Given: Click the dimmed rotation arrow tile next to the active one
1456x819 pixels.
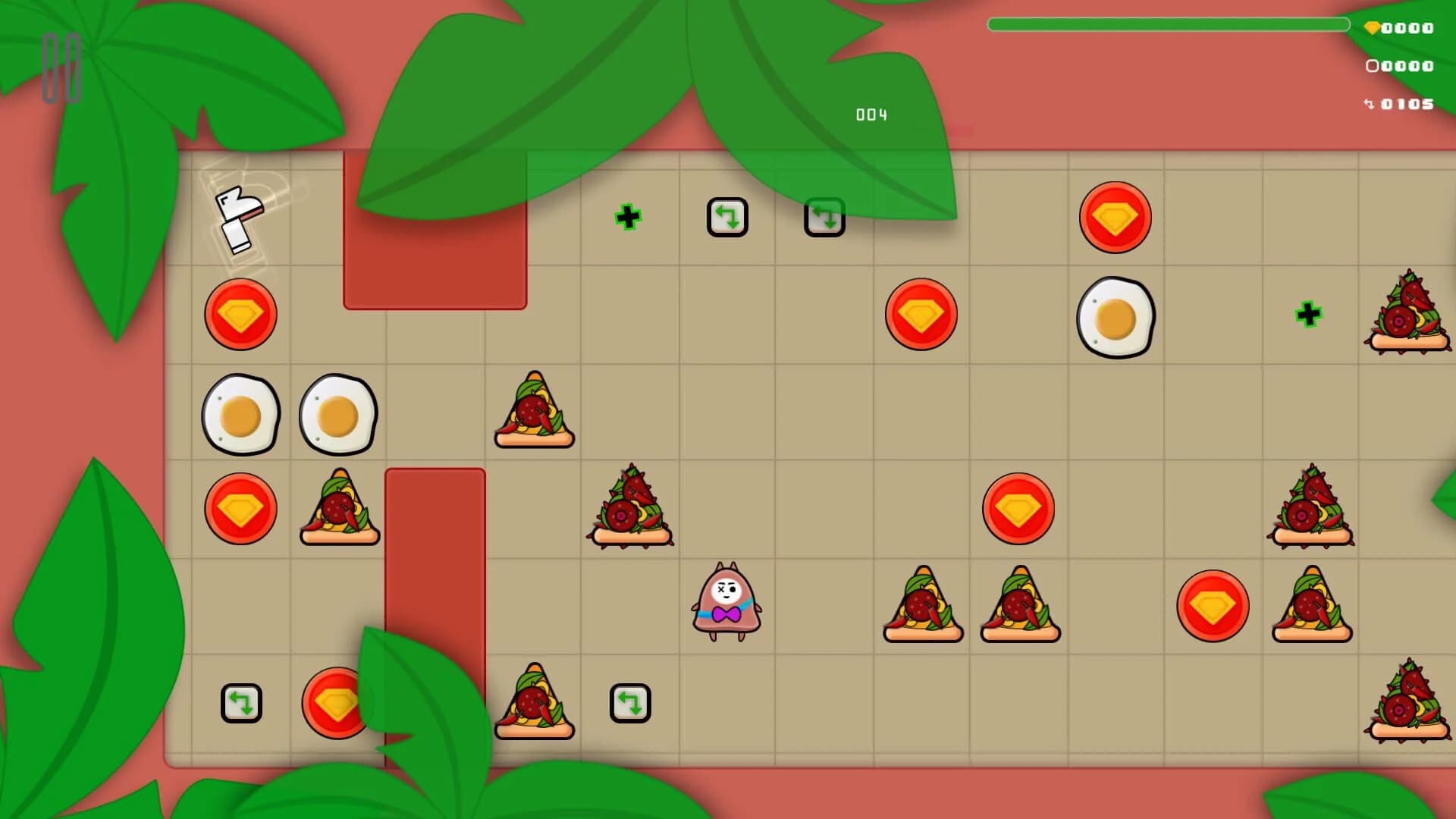Looking at the screenshot, I should (824, 217).
